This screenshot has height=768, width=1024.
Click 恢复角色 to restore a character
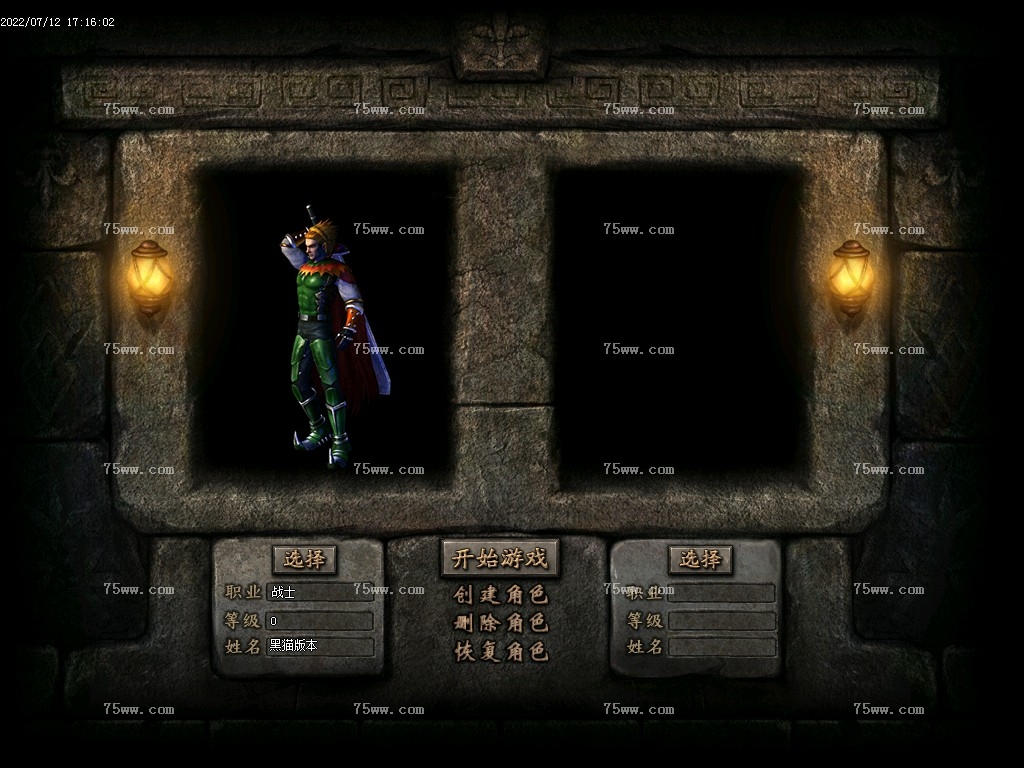500,652
